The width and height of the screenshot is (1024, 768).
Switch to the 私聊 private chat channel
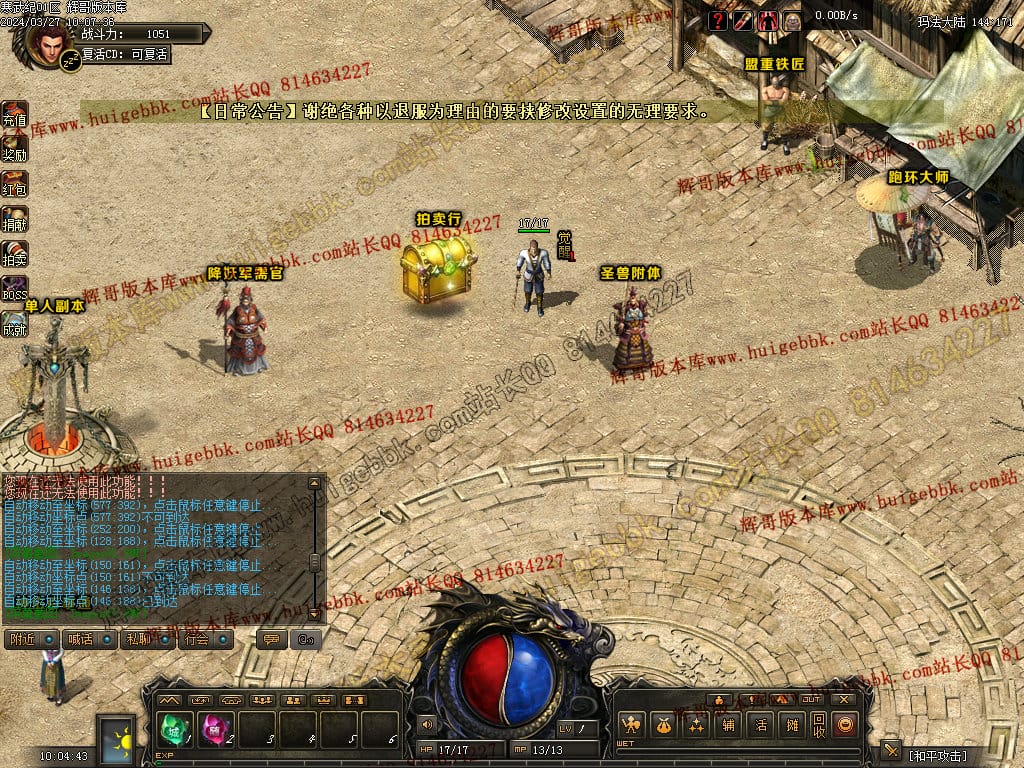147,639
